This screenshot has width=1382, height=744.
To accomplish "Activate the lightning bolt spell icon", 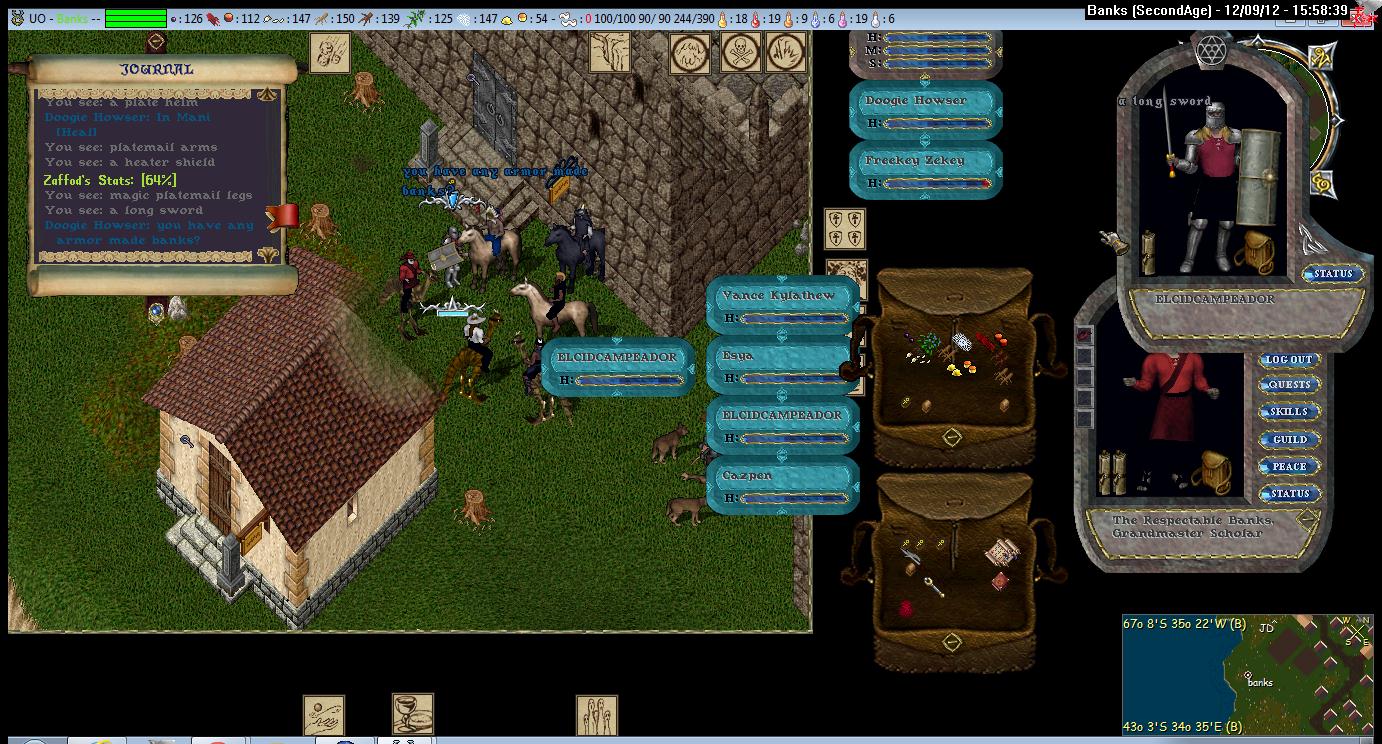I will coord(609,52).
